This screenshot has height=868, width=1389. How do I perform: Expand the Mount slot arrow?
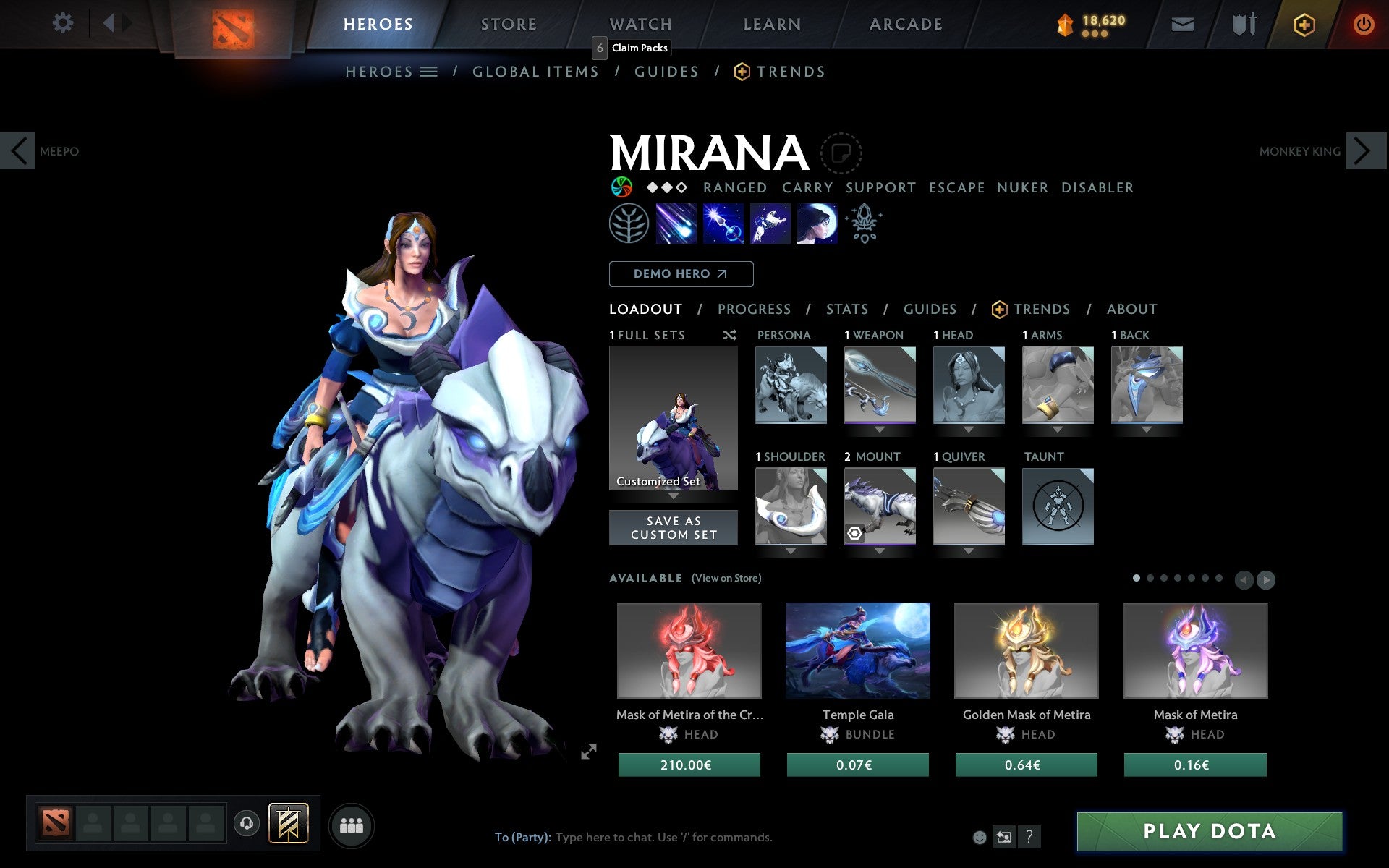879,550
